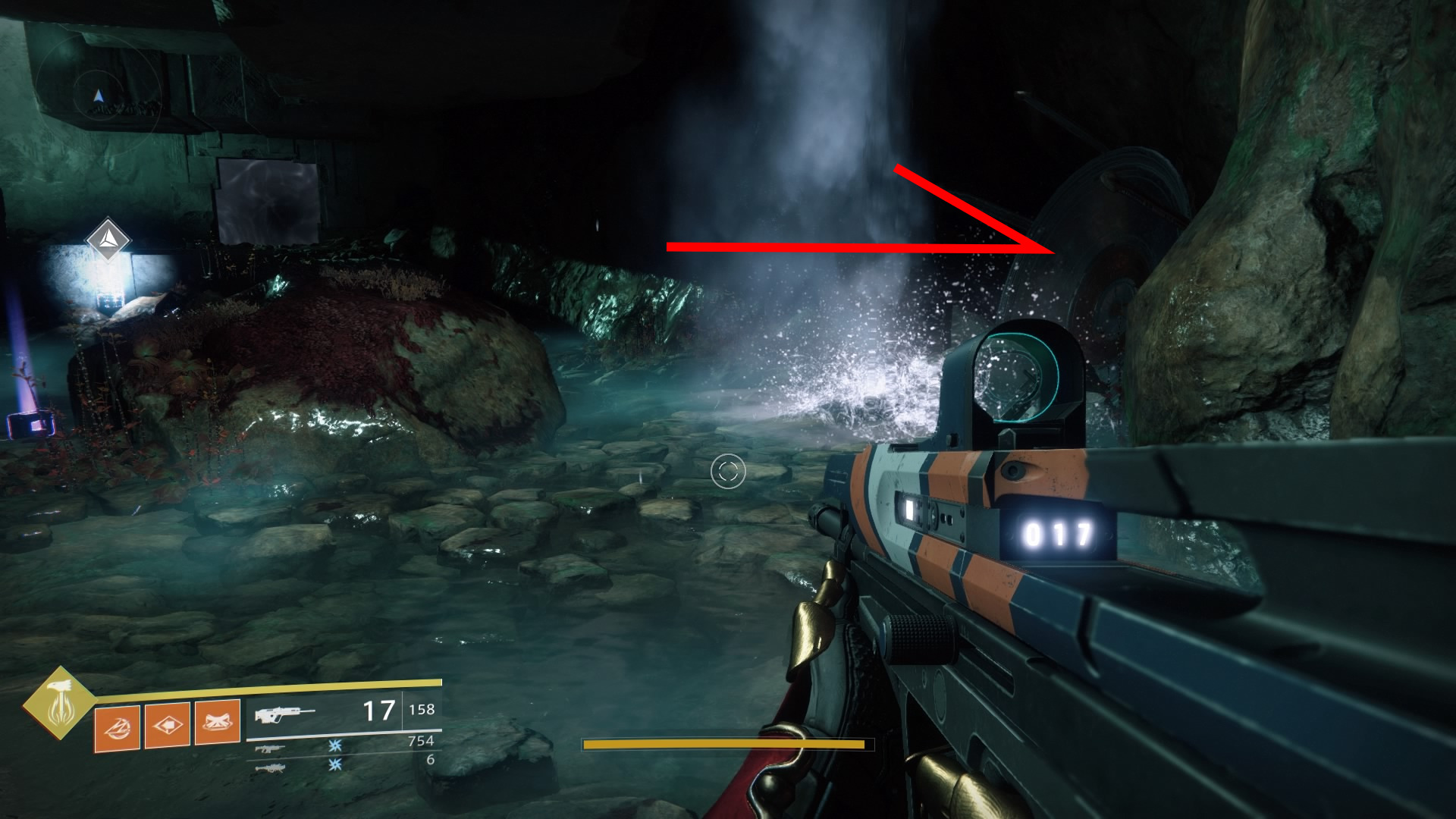The width and height of the screenshot is (1456, 819).
Task: Use the grenade ability icon
Action: click(x=117, y=726)
